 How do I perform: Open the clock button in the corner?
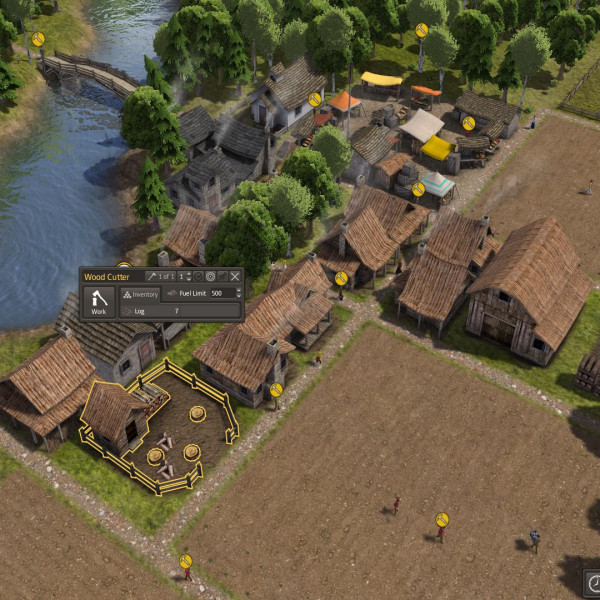point(593,583)
